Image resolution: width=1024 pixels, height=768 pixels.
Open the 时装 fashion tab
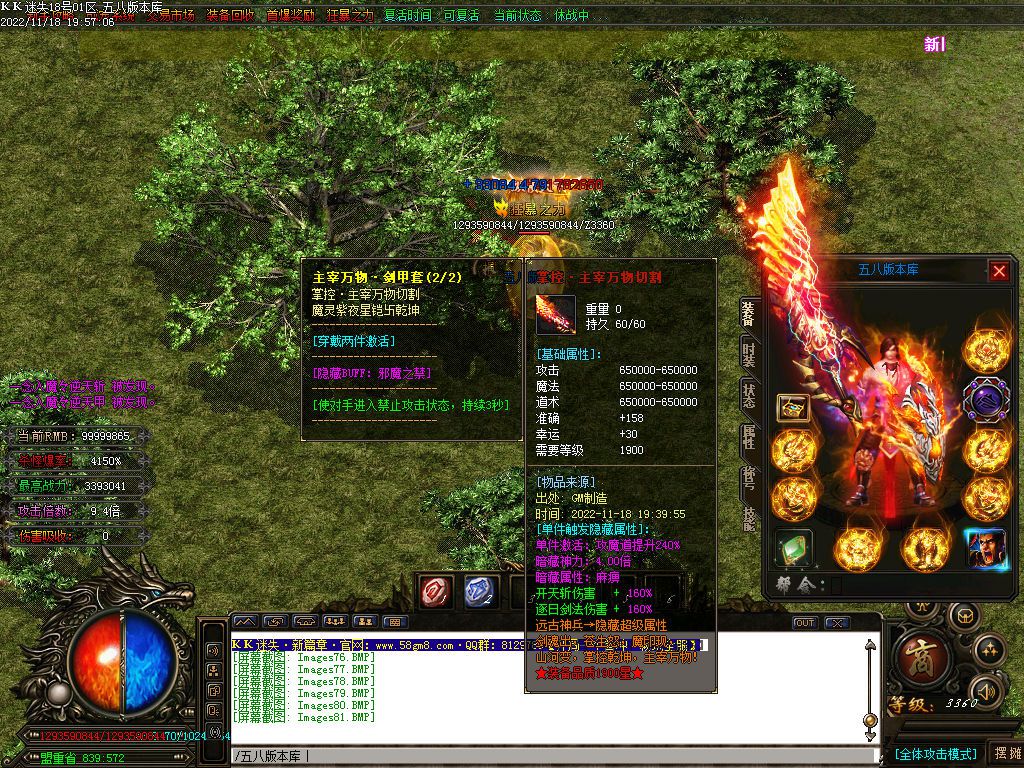[x=748, y=353]
